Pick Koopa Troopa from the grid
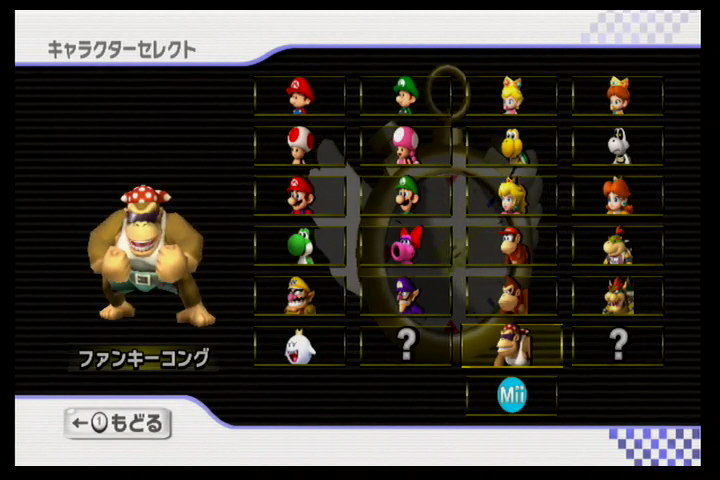Image resolution: width=720 pixels, height=480 pixels. pos(511,145)
